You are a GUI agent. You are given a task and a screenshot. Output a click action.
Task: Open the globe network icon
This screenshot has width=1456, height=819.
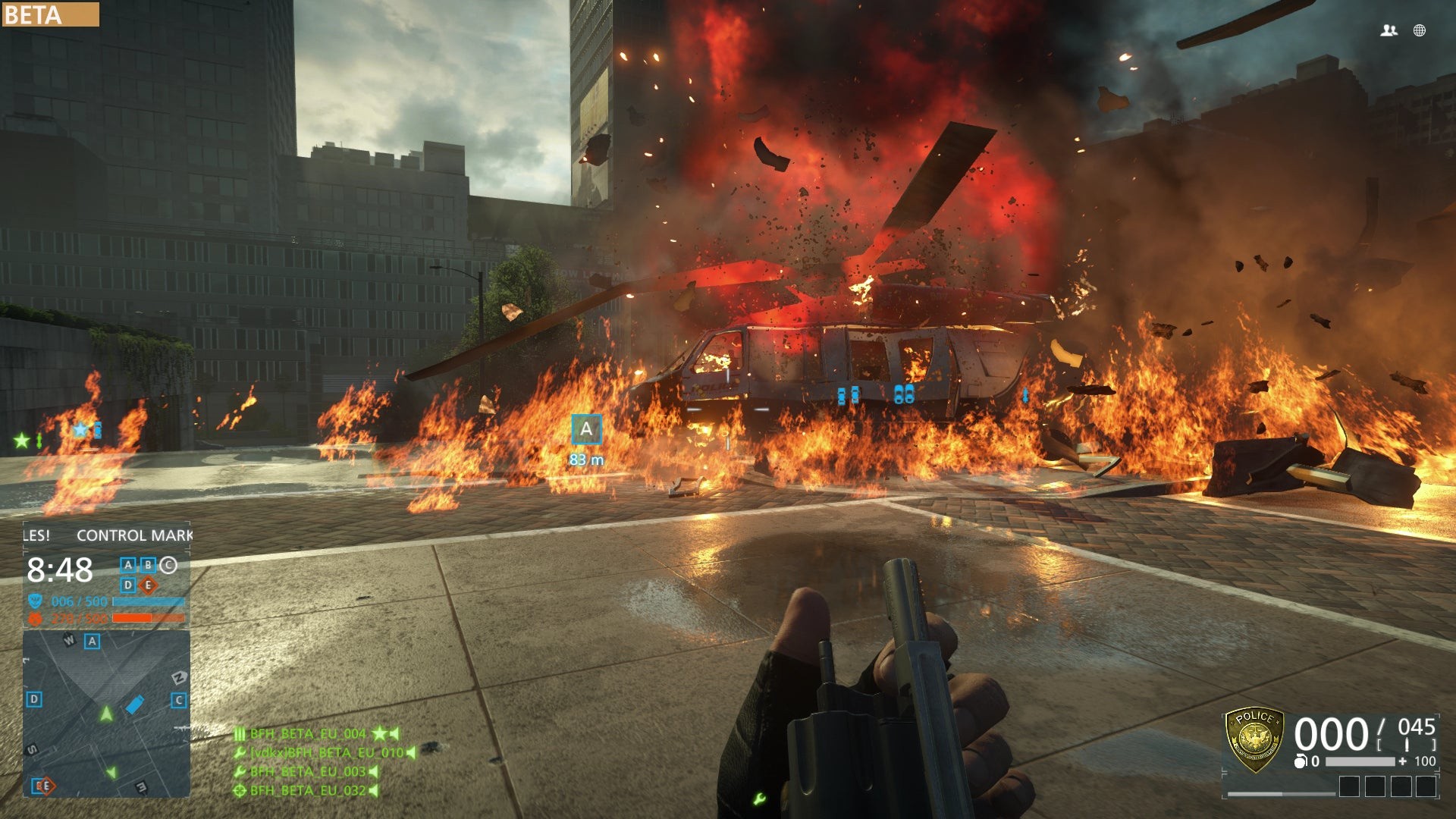point(1420,30)
